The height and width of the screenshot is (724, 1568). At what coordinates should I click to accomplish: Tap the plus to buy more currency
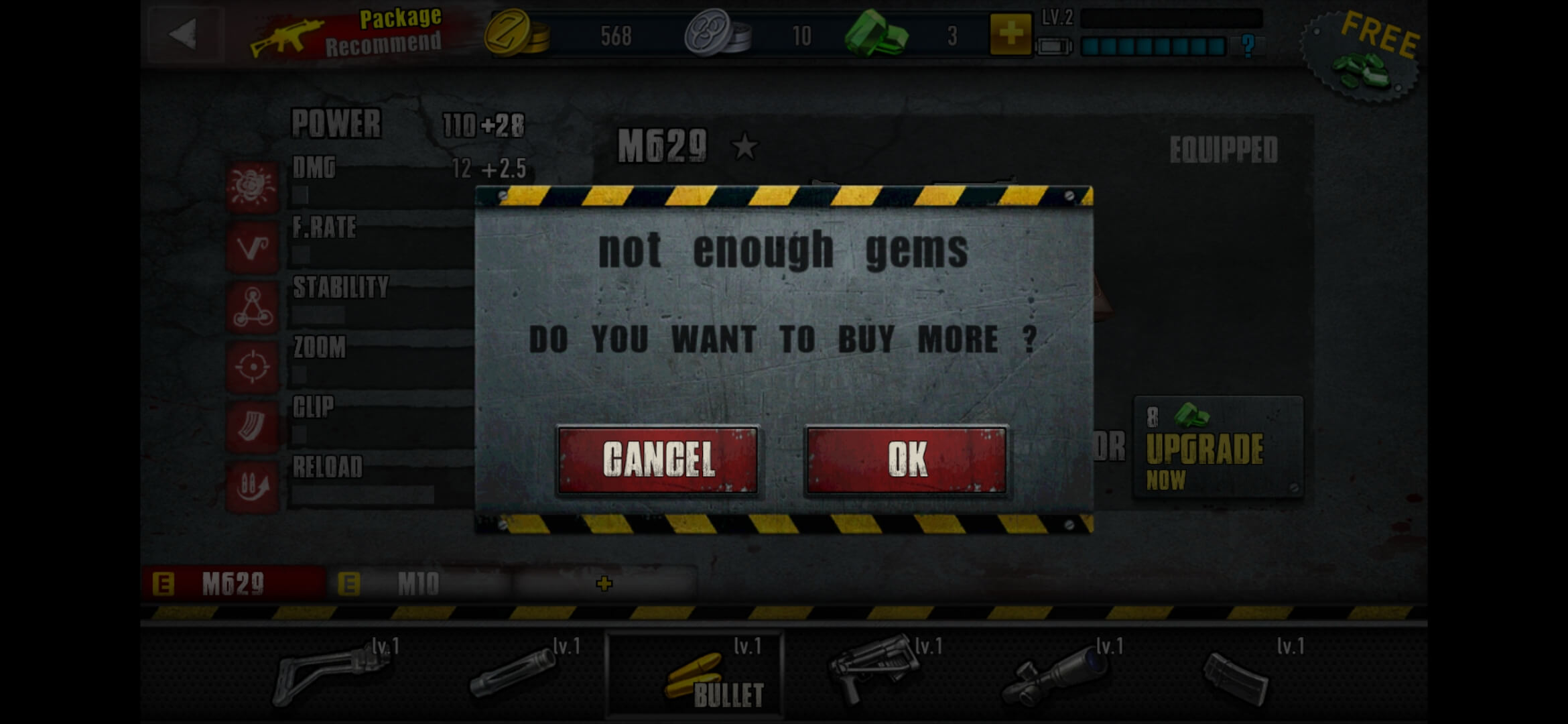click(x=1010, y=35)
